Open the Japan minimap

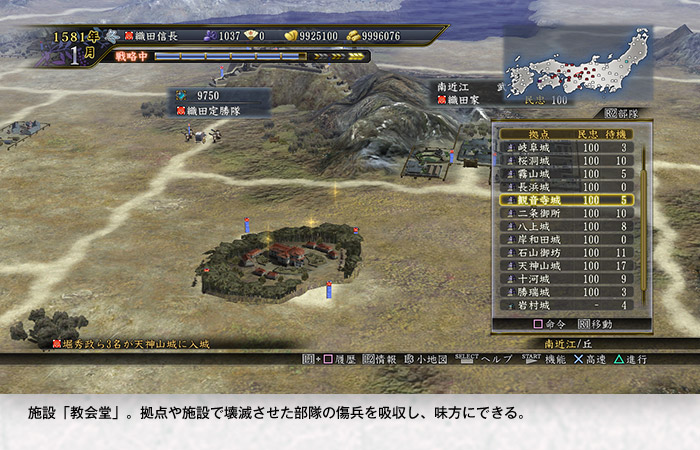pos(577,68)
